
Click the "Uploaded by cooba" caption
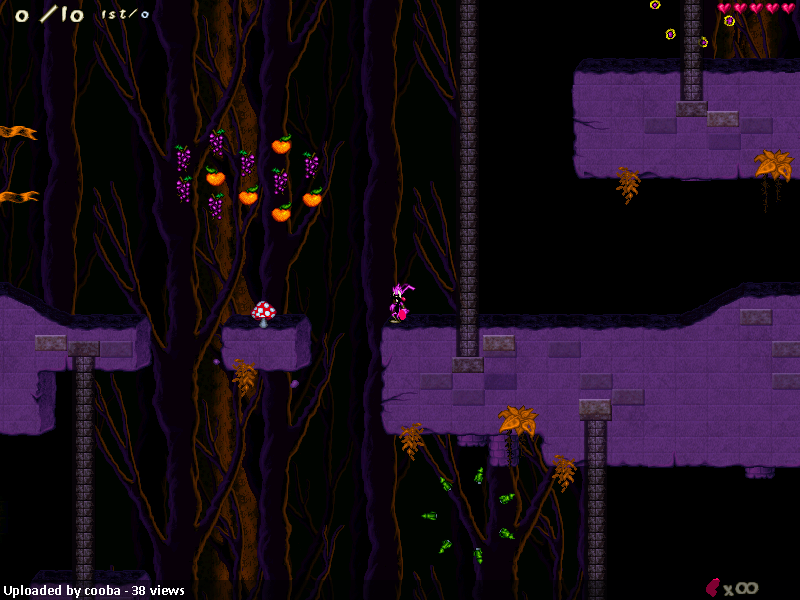pos(62,591)
